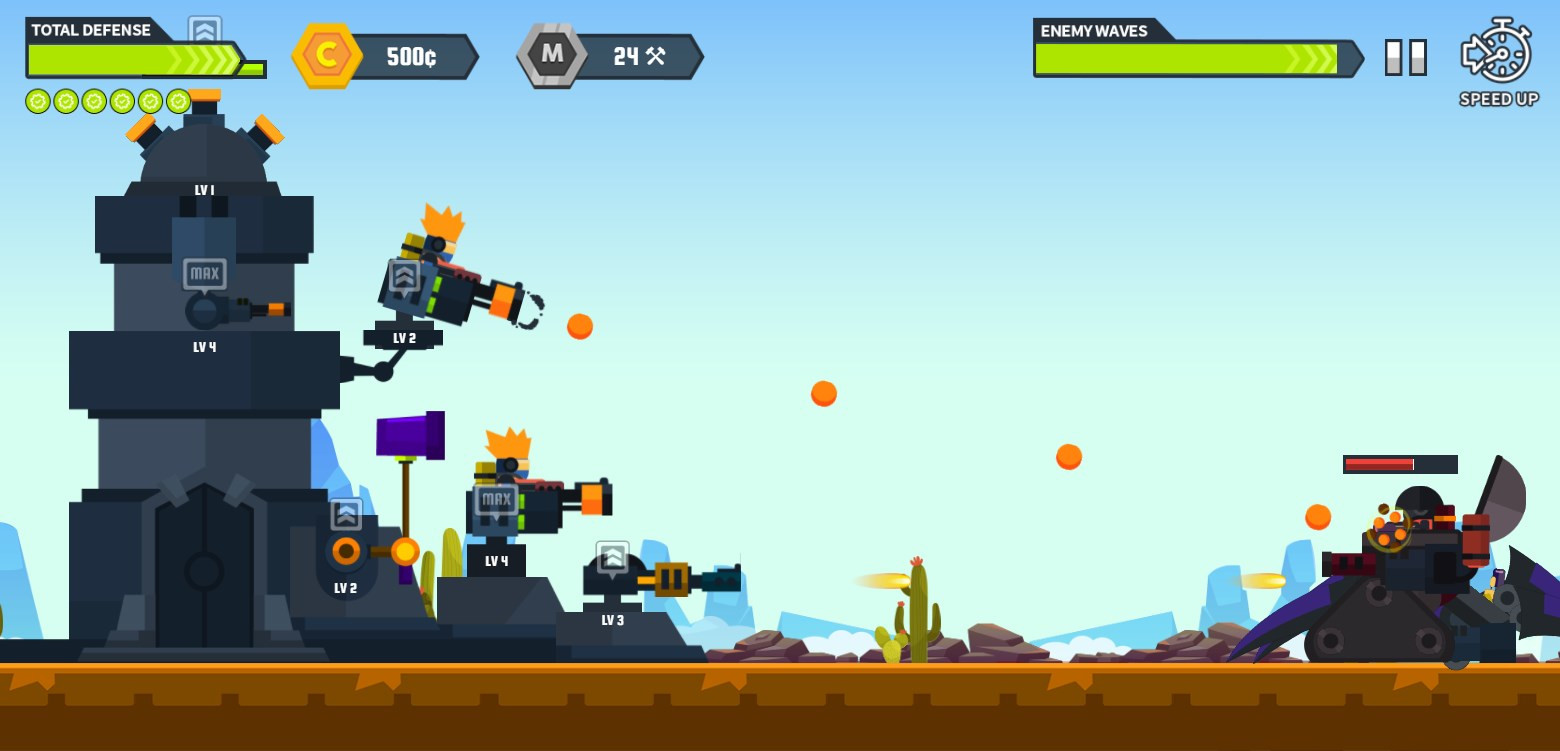
Task: Upgrade the LV 2 orange ball cannon
Action: coord(346,514)
